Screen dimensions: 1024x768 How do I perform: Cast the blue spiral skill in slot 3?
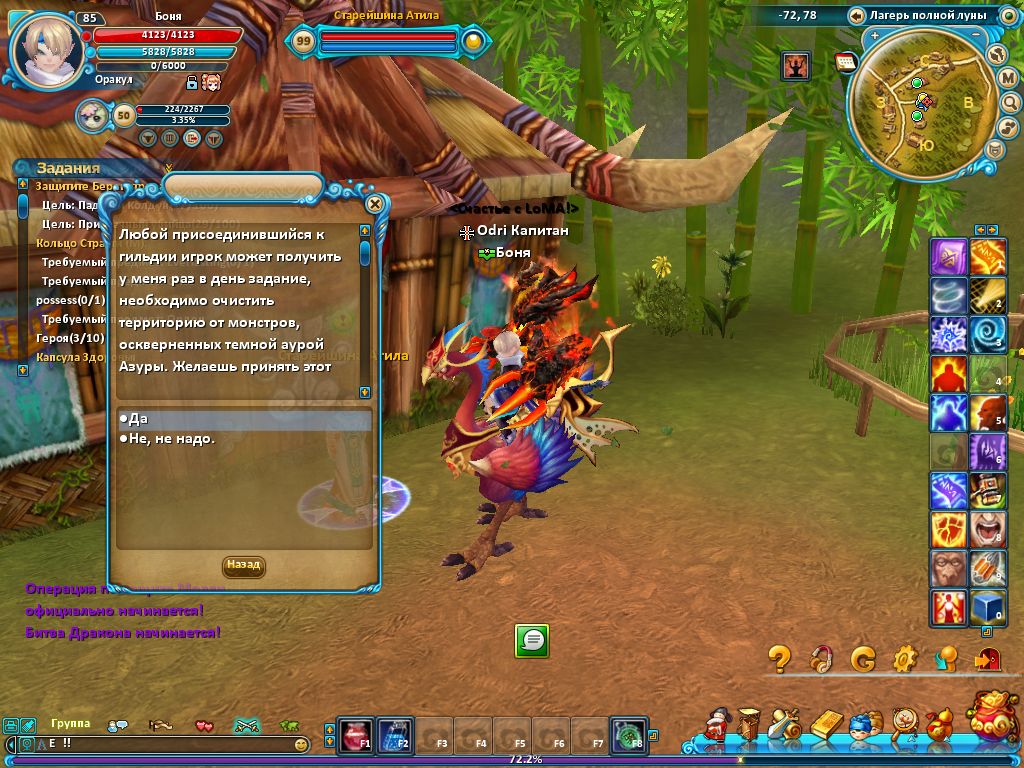click(989, 334)
